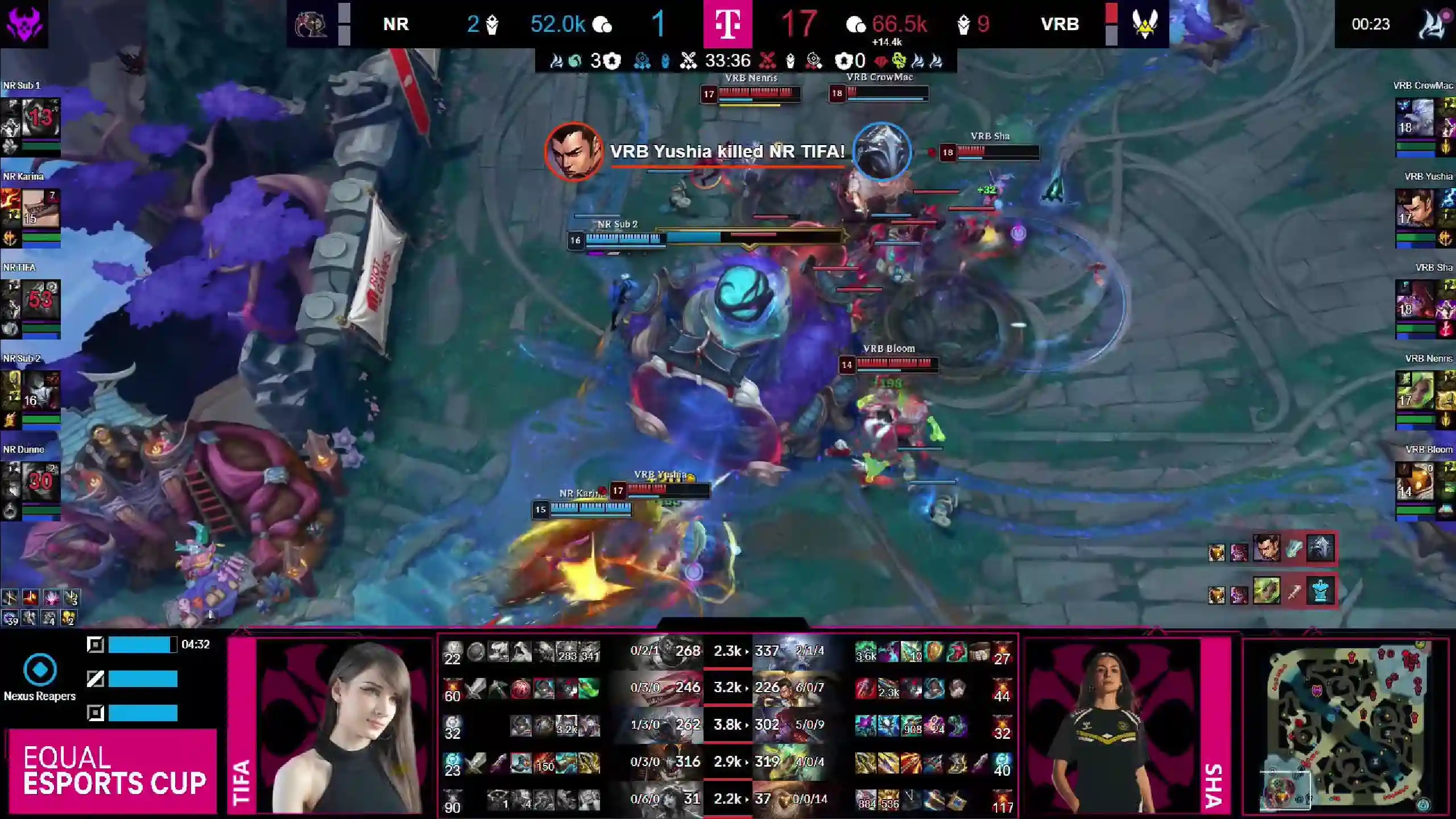Select the Yushia killed TIFA kill announcement
1456x819 pixels.
tap(727, 152)
